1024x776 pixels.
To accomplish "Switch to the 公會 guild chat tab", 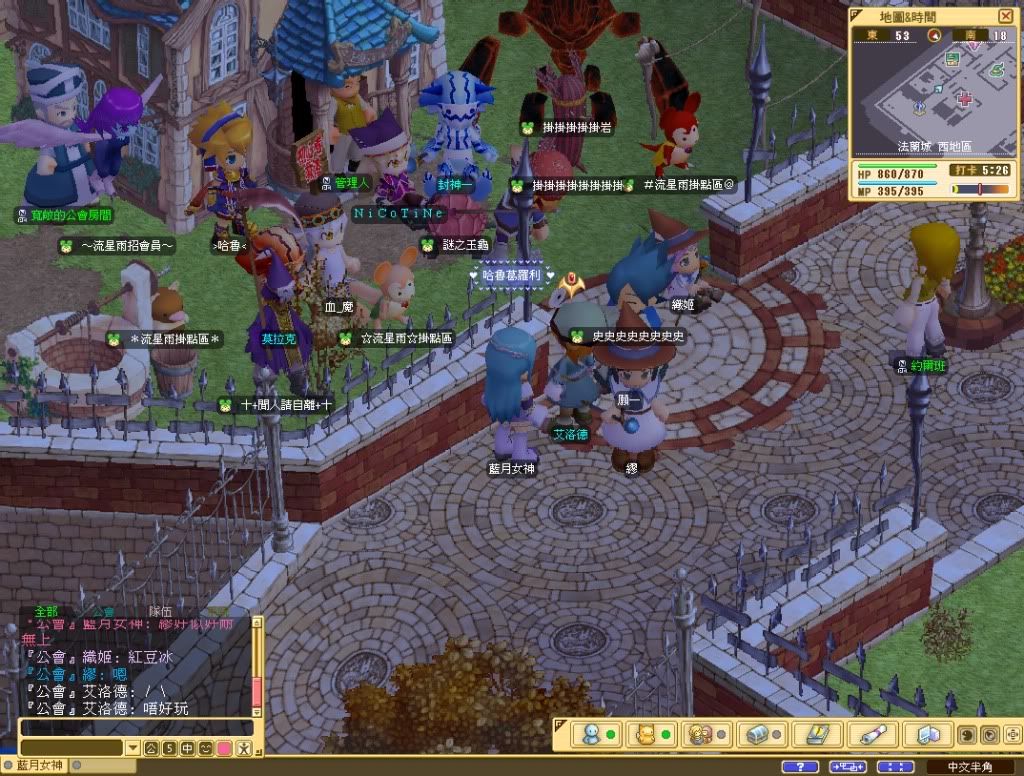I will click(x=103, y=611).
